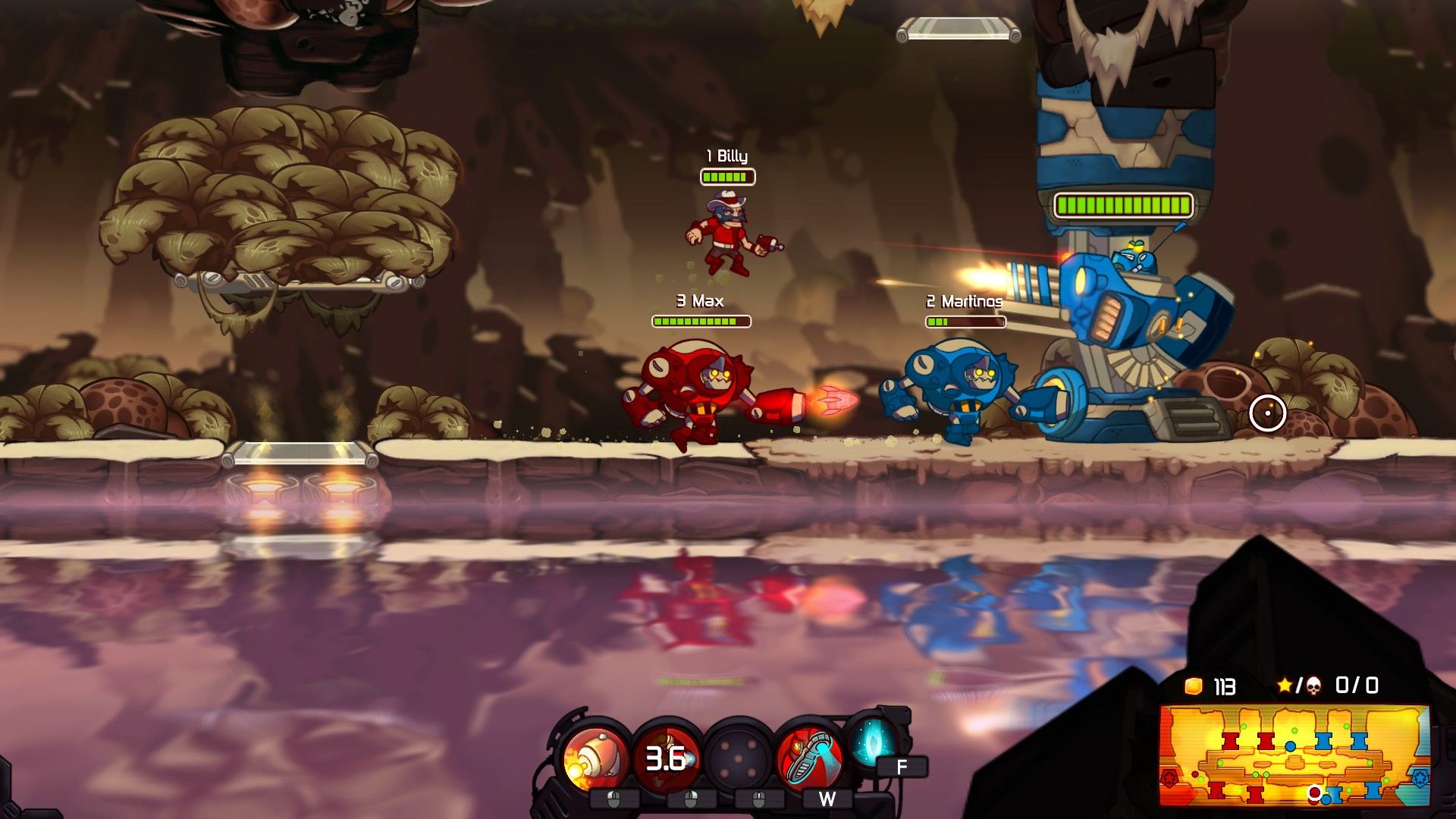Viewport: 1456px width, 819px height.
Task: Select the ability on 3.6 cooldown
Action: click(x=667, y=757)
